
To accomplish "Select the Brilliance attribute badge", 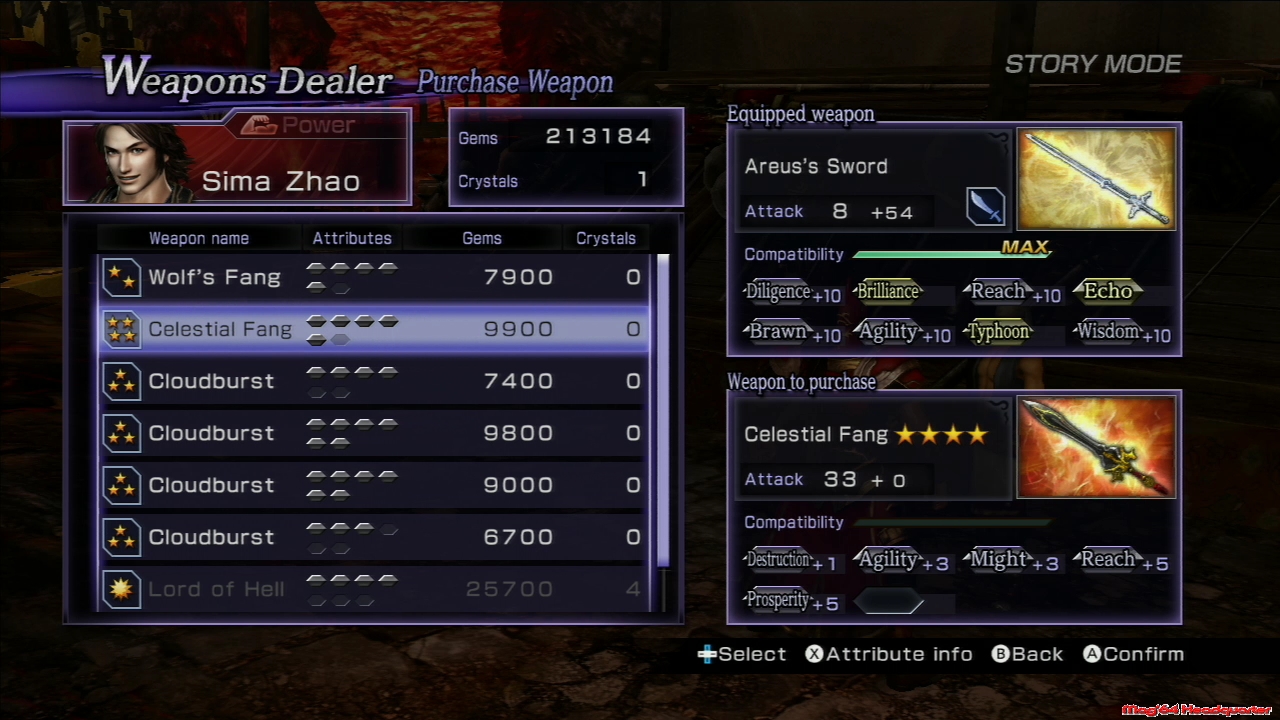I will tap(888, 292).
